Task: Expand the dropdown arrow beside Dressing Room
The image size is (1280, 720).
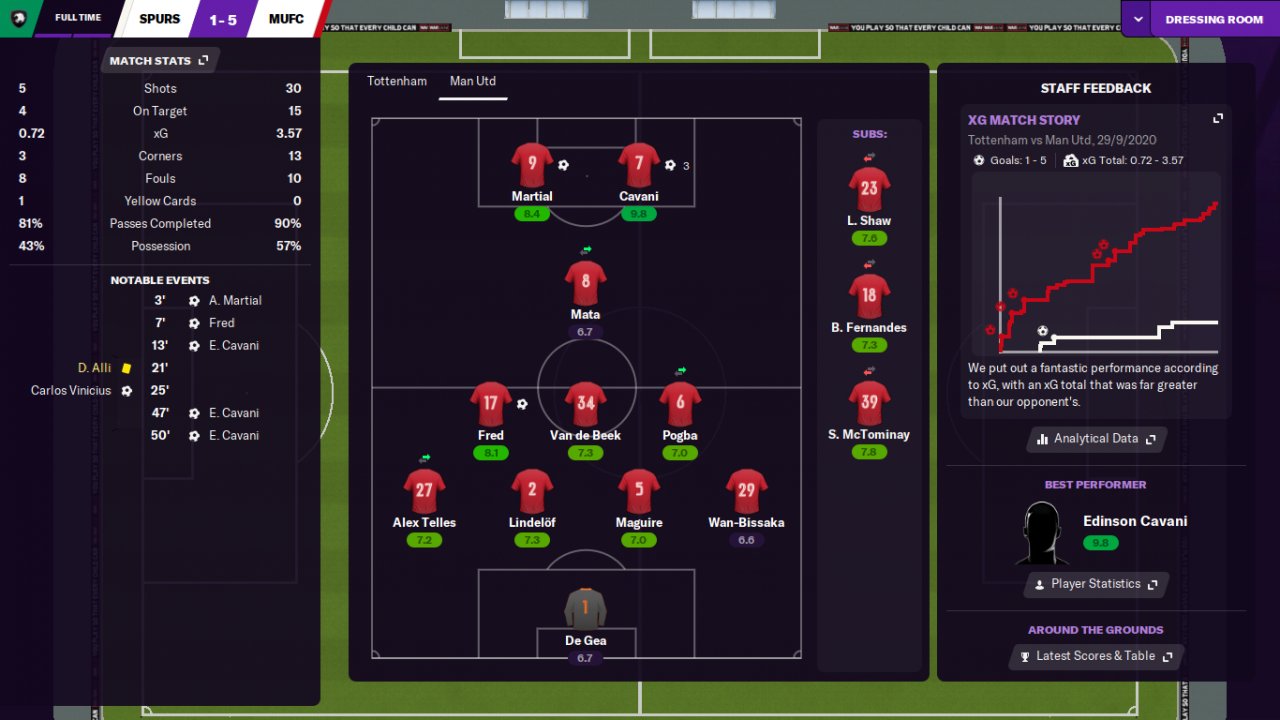Action: pos(1137,19)
